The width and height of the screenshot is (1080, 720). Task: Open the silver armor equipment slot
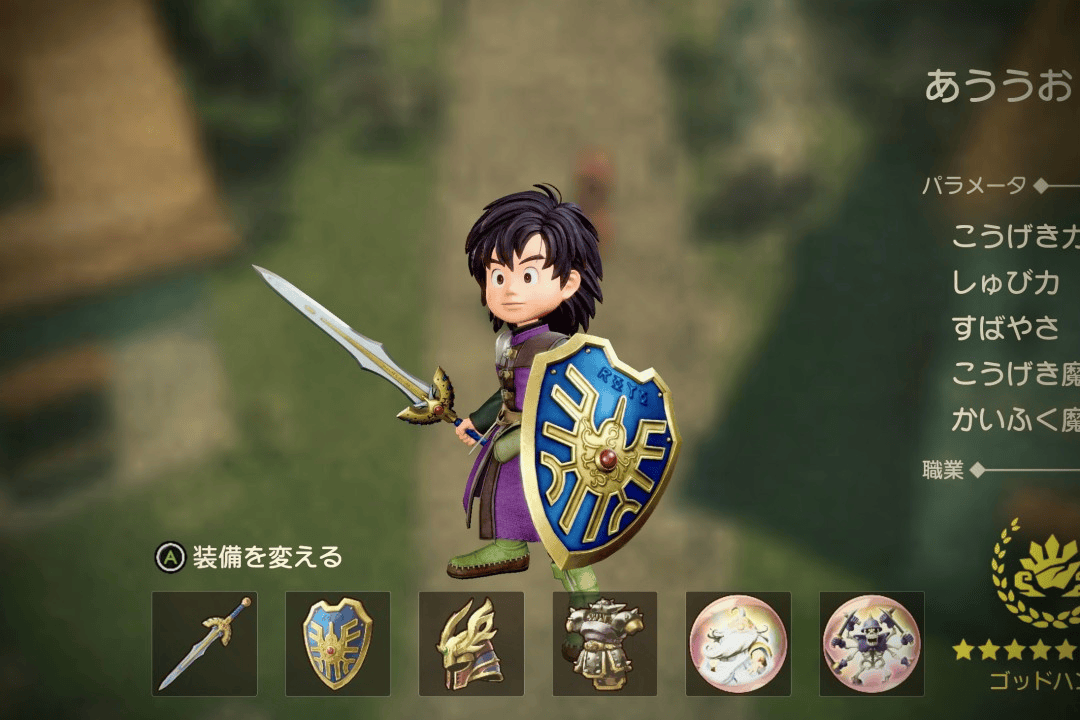pos(604,643)
